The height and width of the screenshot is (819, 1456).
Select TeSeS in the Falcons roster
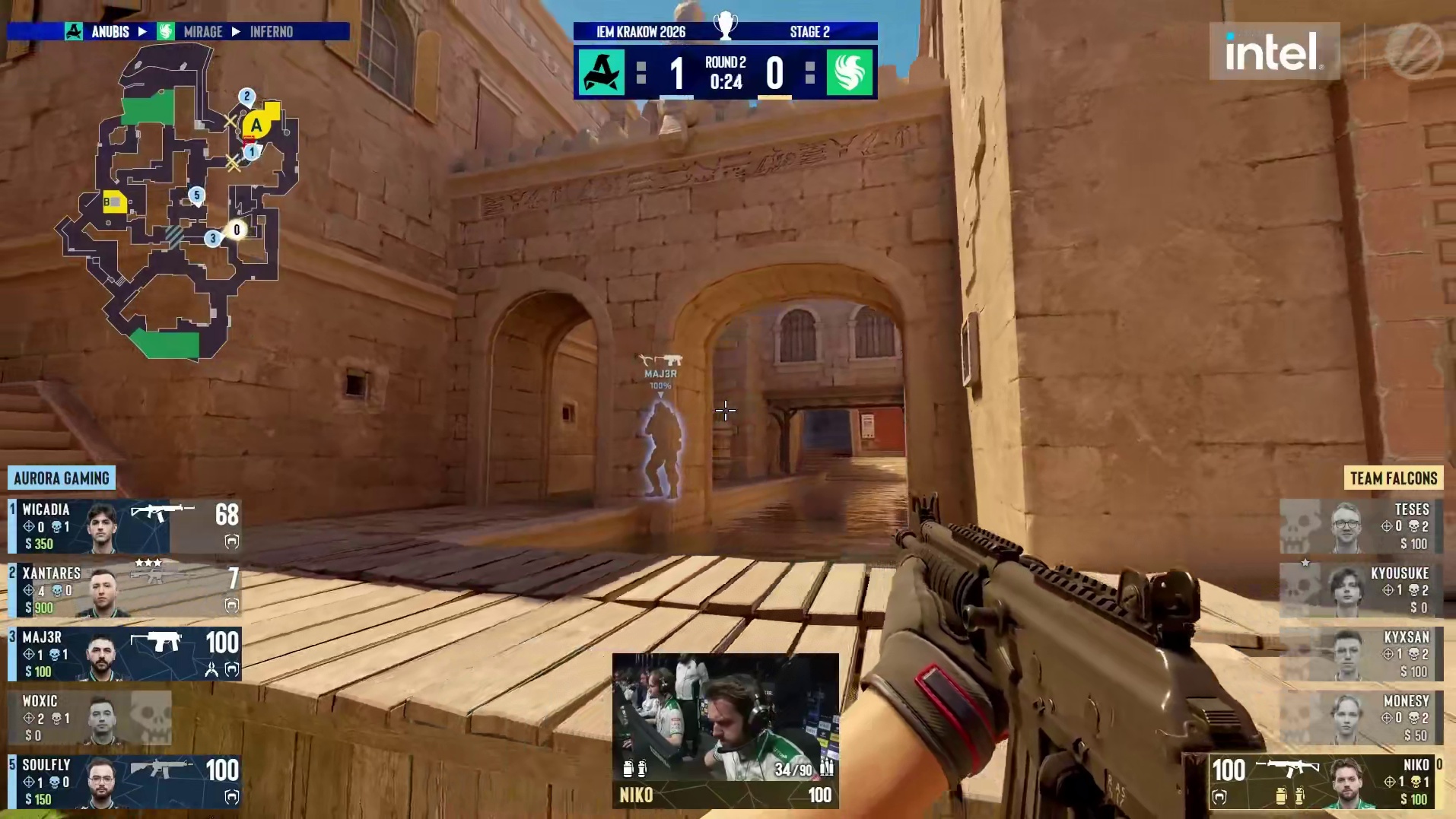tap(1362, 526)
